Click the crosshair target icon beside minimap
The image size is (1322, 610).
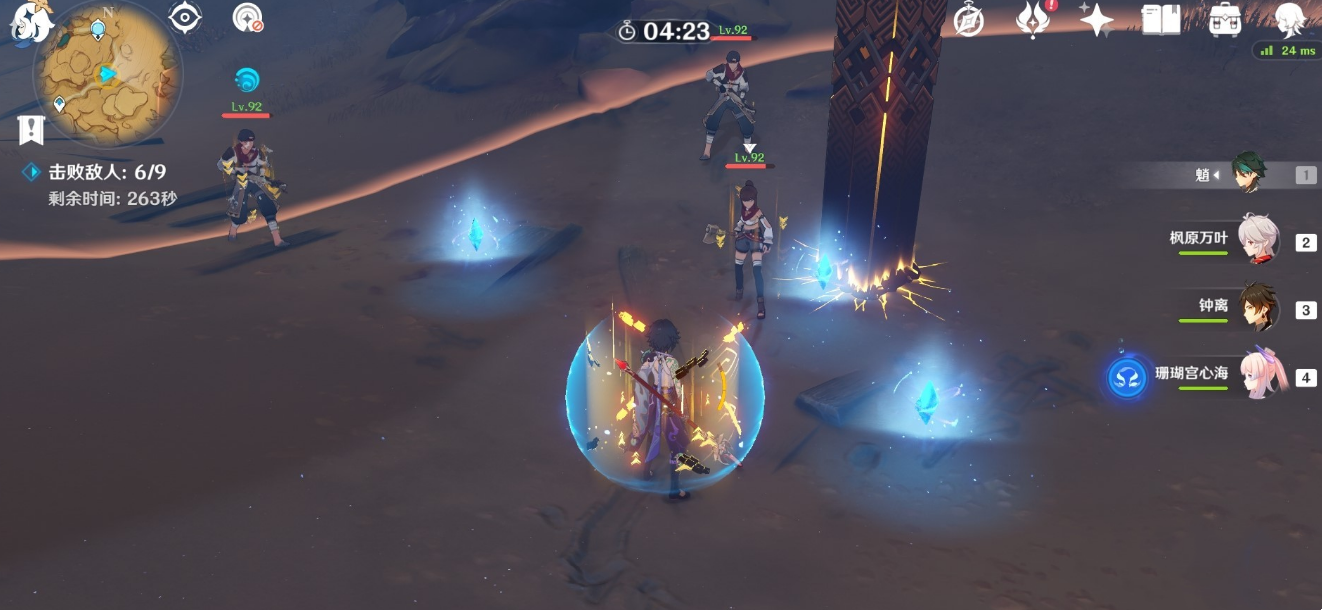[185, 18]
